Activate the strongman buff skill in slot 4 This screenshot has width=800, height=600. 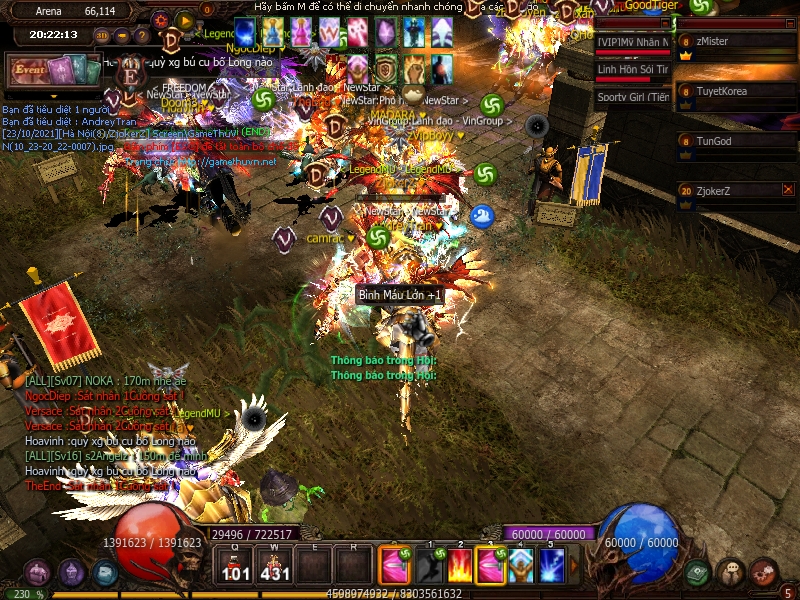[x=522, y=566]
